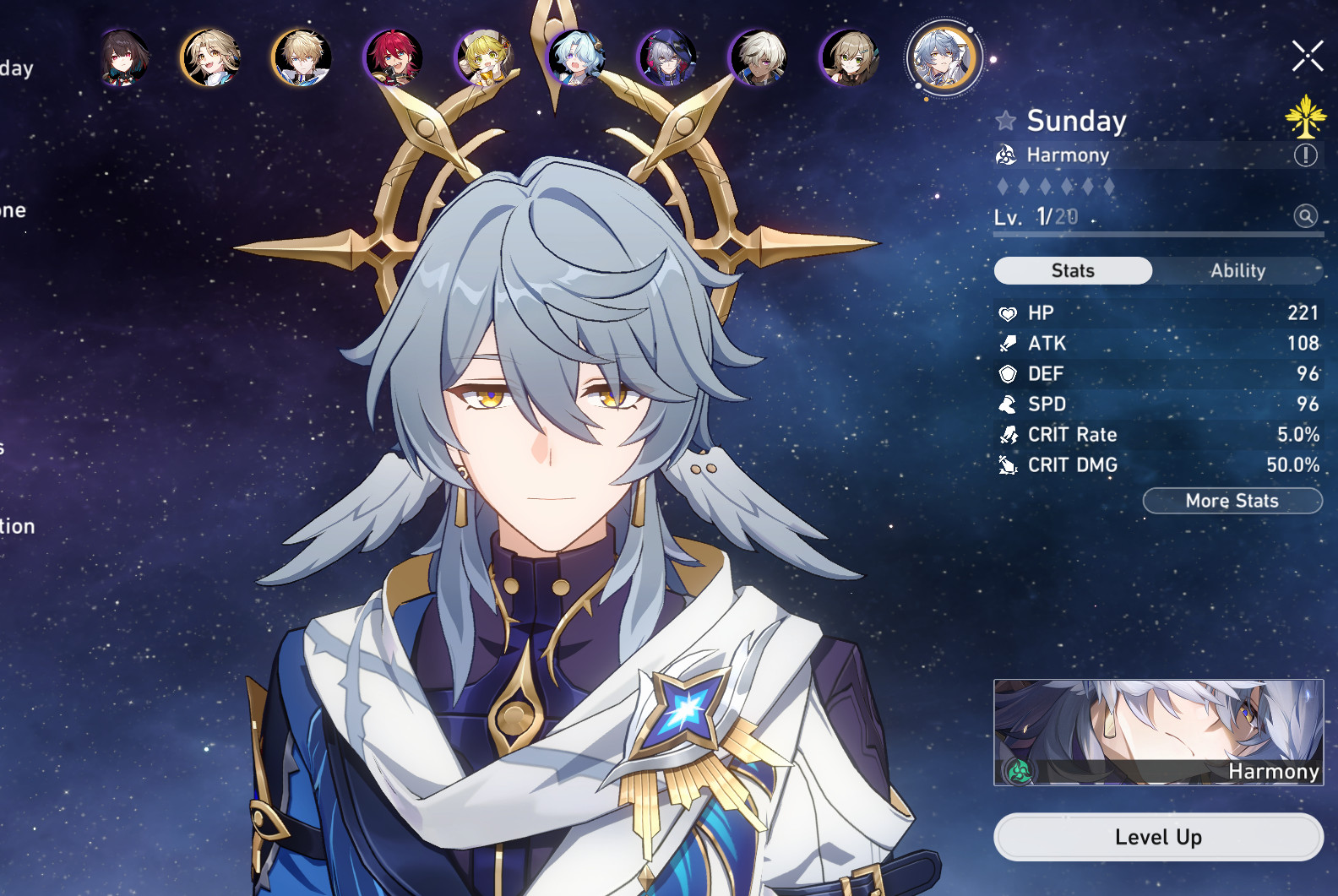Select the dark-haired, red-eyed character portrait
This screenshot has width=1338, height=896.
[x=125, y=57]
